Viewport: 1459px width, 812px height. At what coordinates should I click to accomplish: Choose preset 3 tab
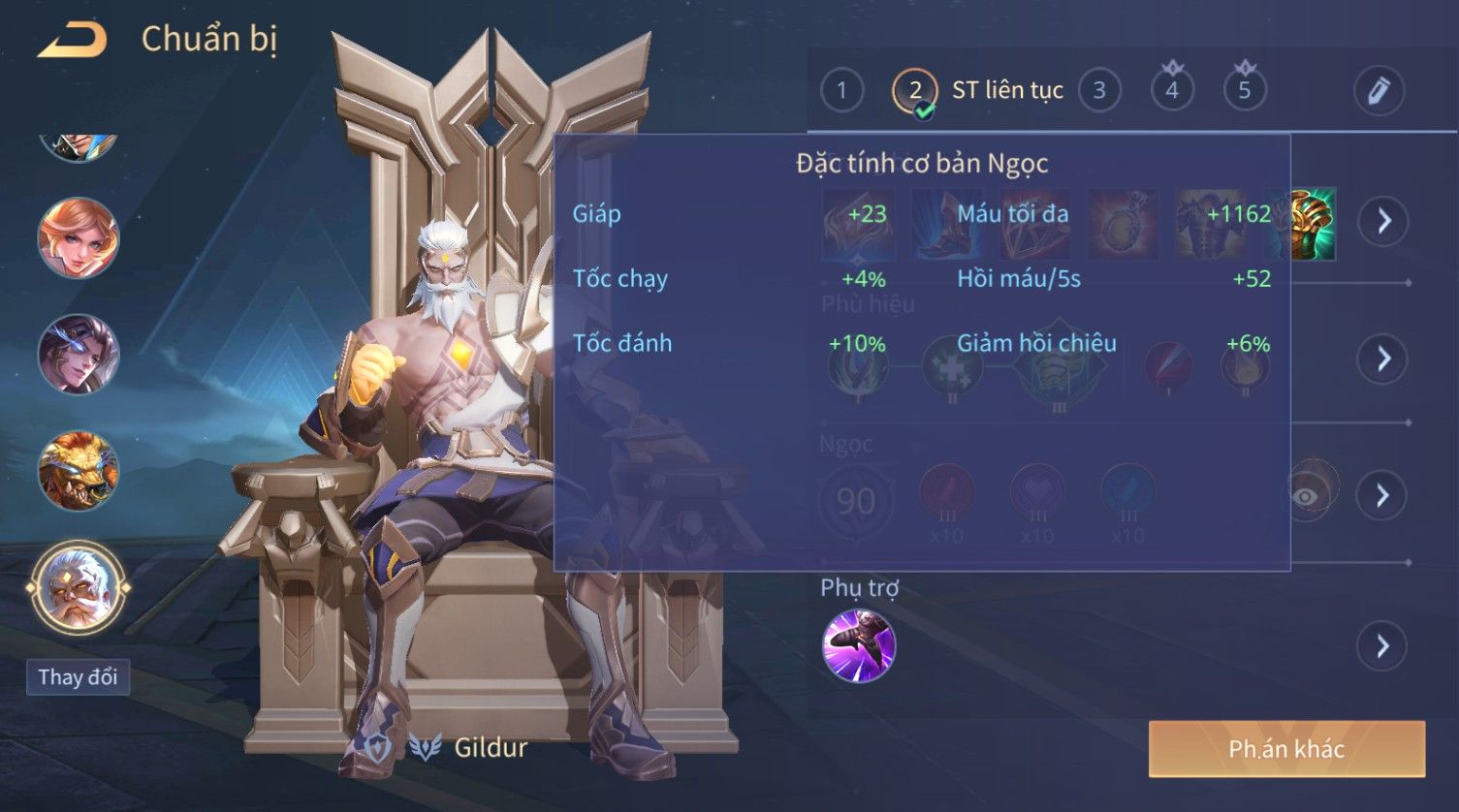point(1099,91)
